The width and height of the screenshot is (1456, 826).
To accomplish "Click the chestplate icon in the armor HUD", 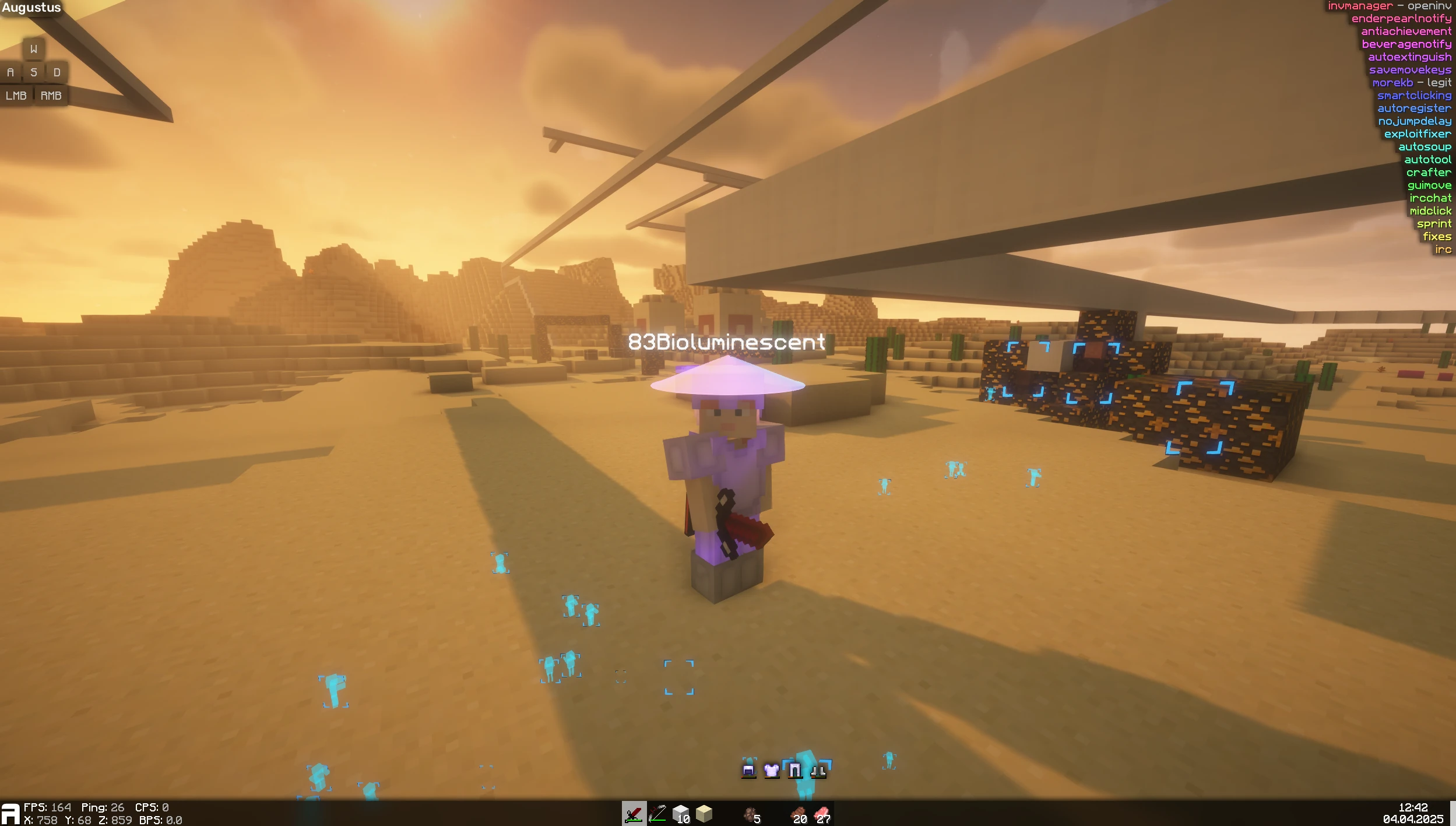I will click(771, 769).
